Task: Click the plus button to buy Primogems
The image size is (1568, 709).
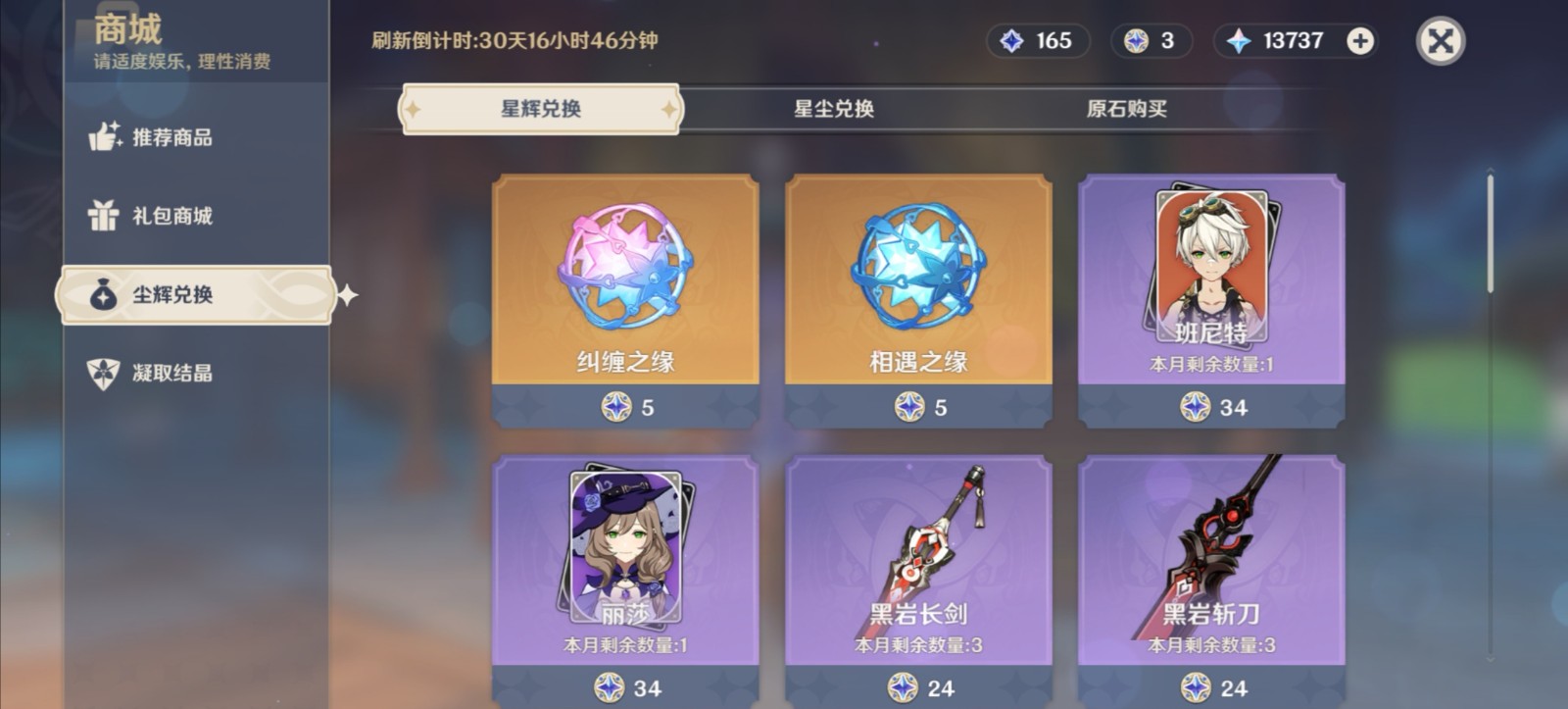Action: (1361, 41)
